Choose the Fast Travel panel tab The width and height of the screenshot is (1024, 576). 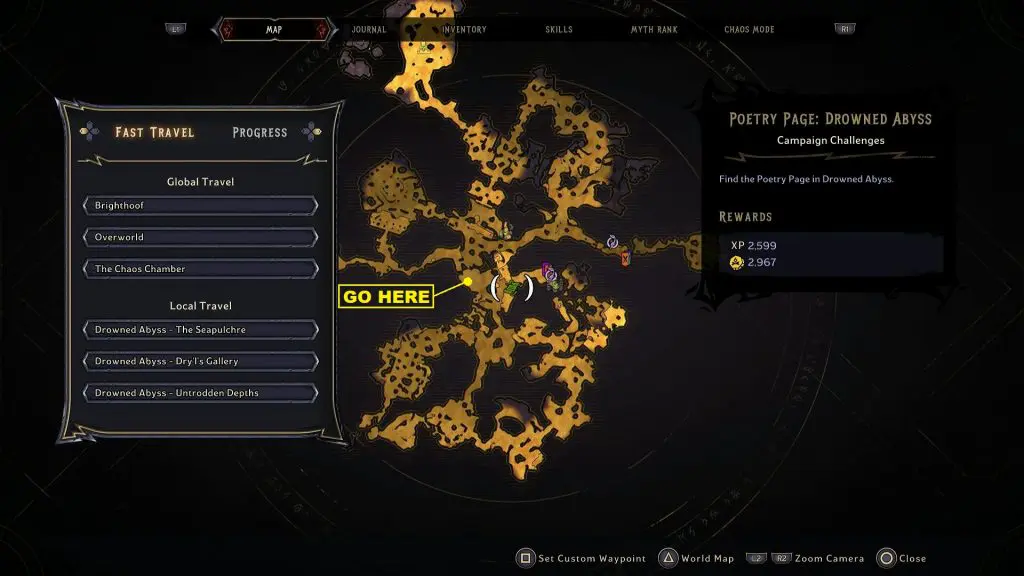[x=154, y=132]
